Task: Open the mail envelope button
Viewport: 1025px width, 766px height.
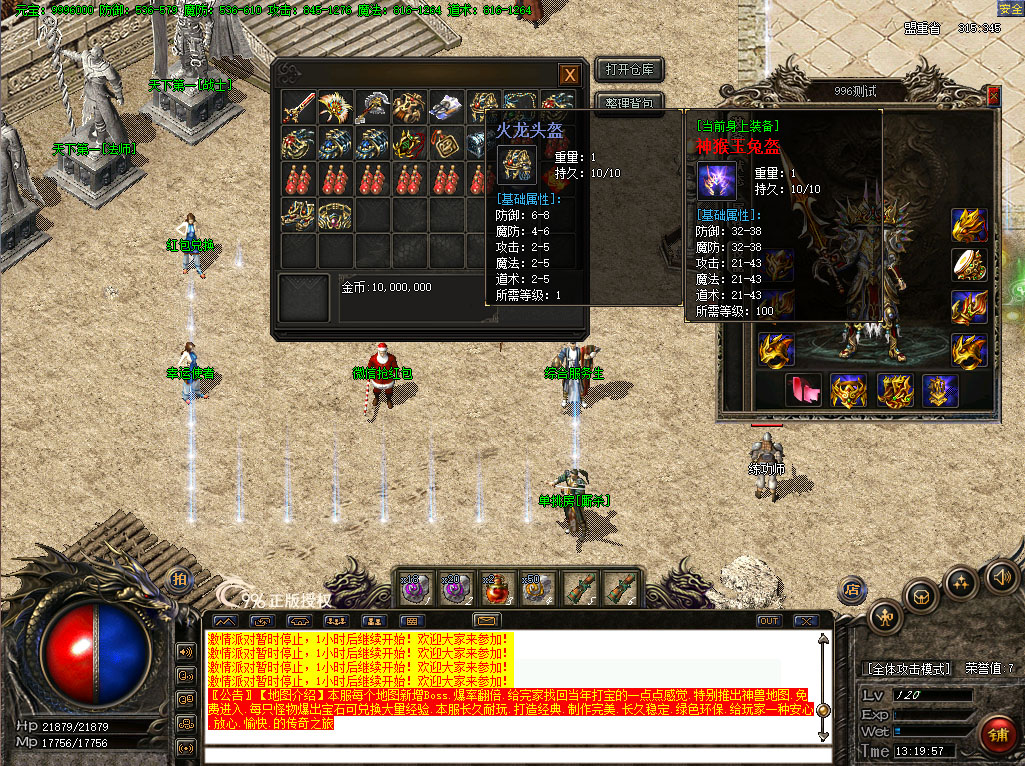Action: click(x=487, y=621)
